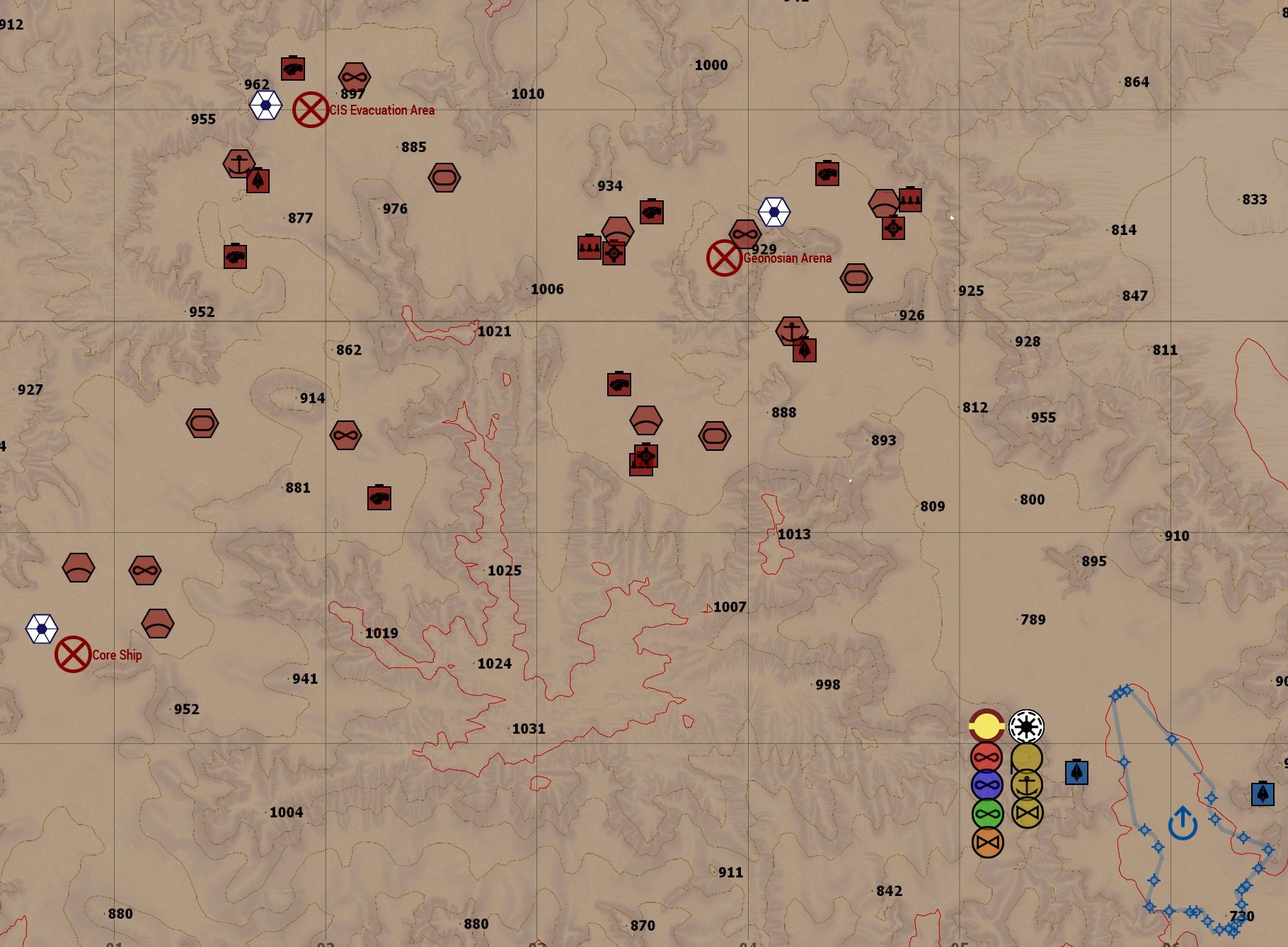Viewport: 1288px width, 947px height.
Task: Click the blue circular arrow start marker
Action: coord(1183,823)
